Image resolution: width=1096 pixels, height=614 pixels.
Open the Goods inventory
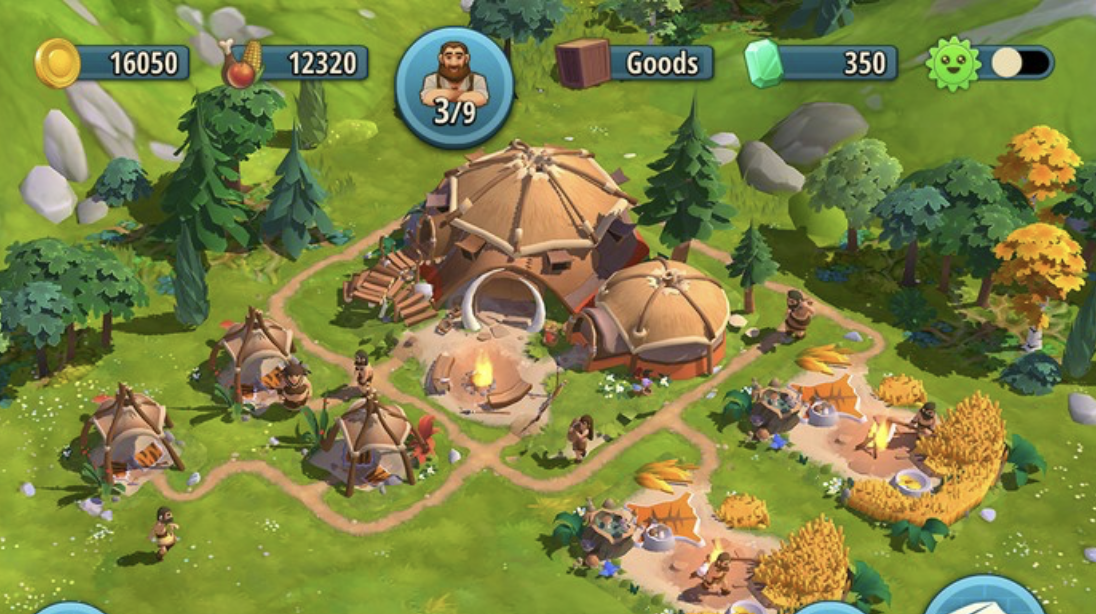pyautogui.click(x=635, y=63)
